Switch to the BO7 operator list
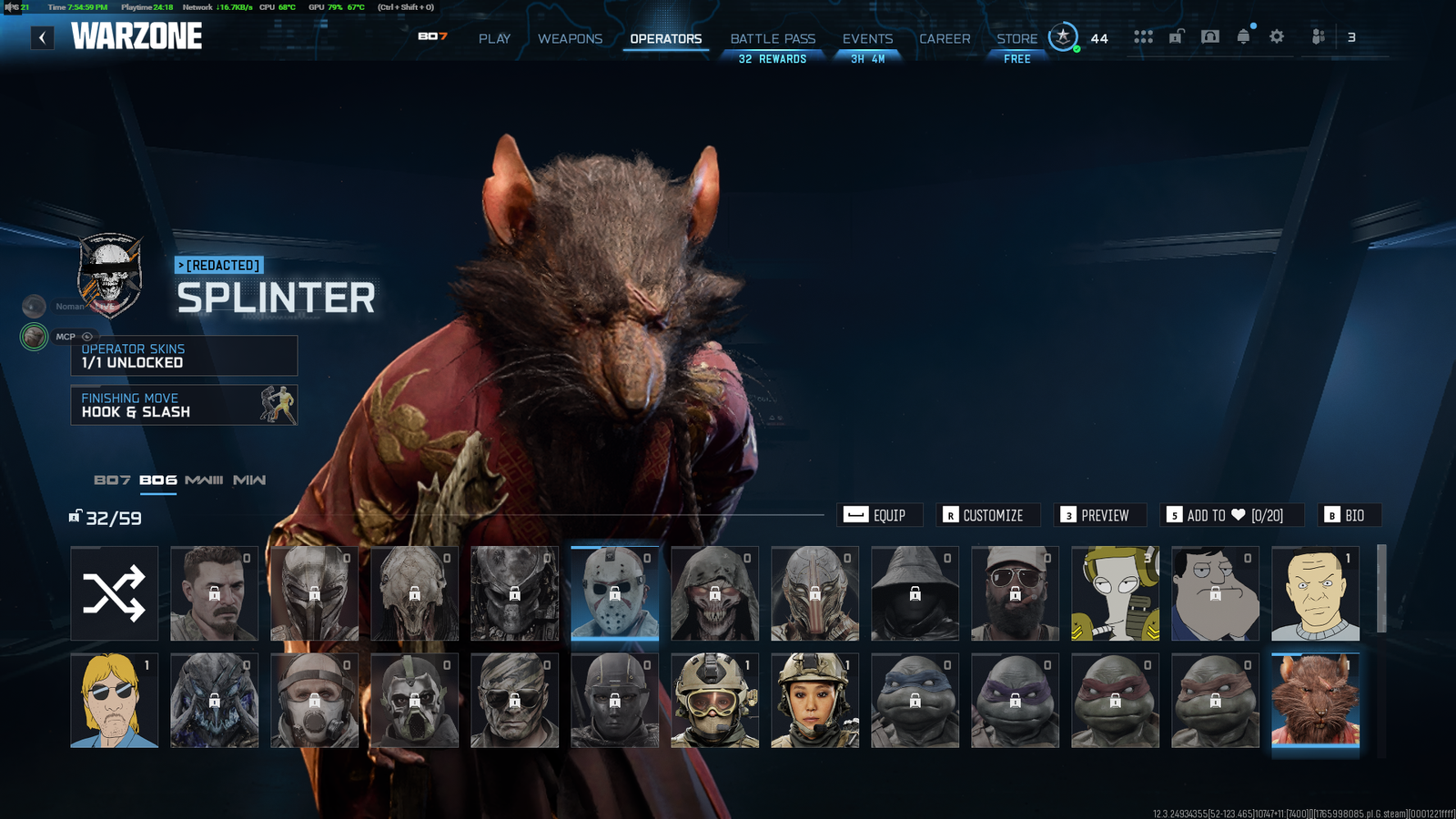This screenshot has width=1456, height=819. pos(112,480)
